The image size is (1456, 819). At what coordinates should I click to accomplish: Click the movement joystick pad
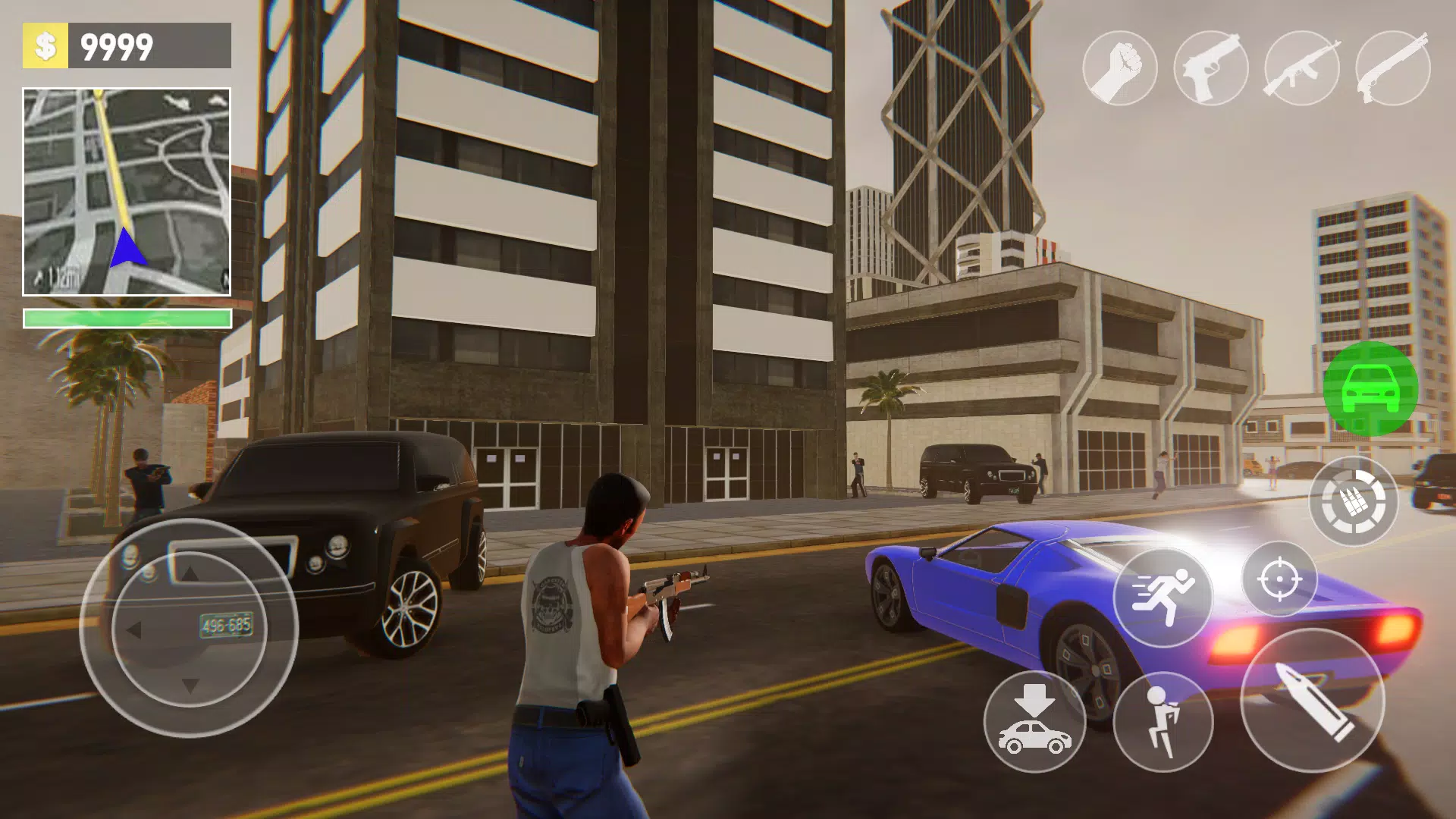pyautogui.click(x=190, y=628)
